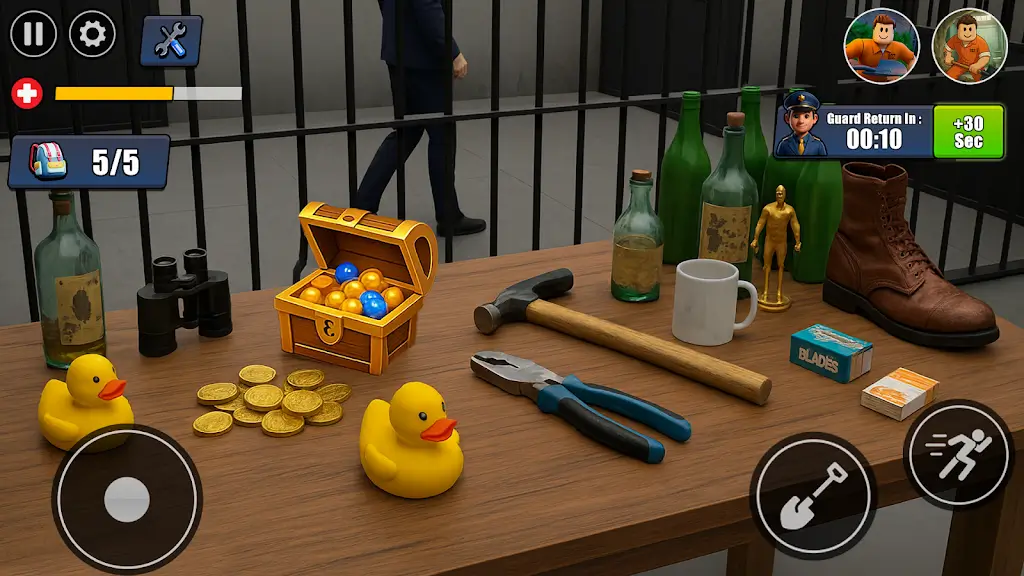The image size is (1024, 576).
Task: Open the wrench and screwdriver tools menu
Action: click(171, 40)
